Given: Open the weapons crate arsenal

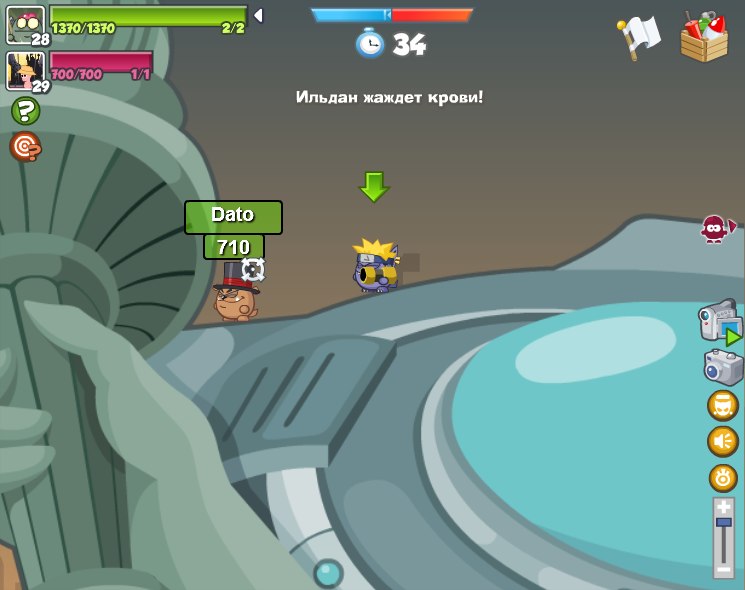Looking at the screenshot, I should pyautogui.click(x=704, y=38).
